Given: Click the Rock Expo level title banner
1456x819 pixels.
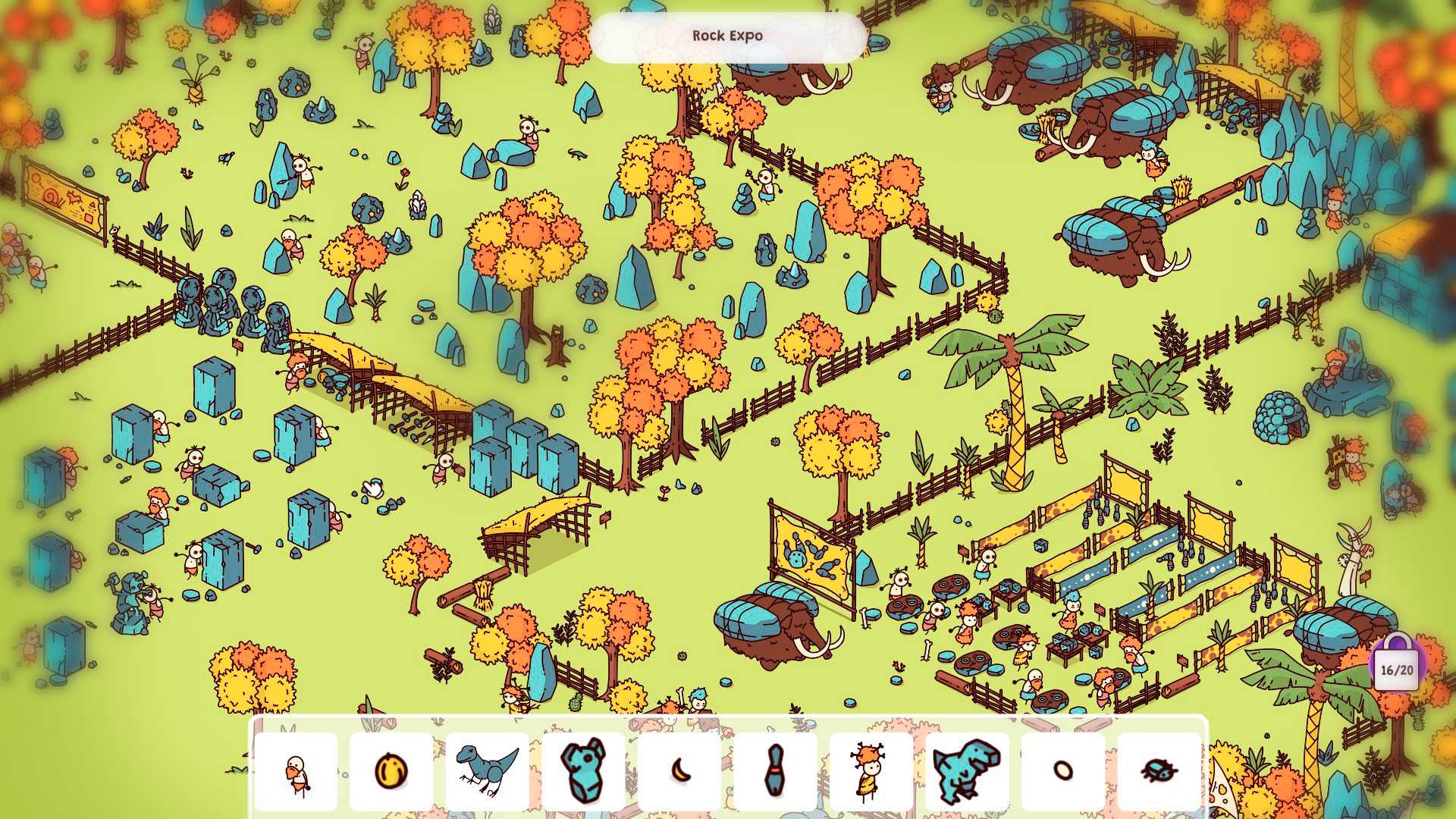Looking at the screenshot, I should point(727,36).
